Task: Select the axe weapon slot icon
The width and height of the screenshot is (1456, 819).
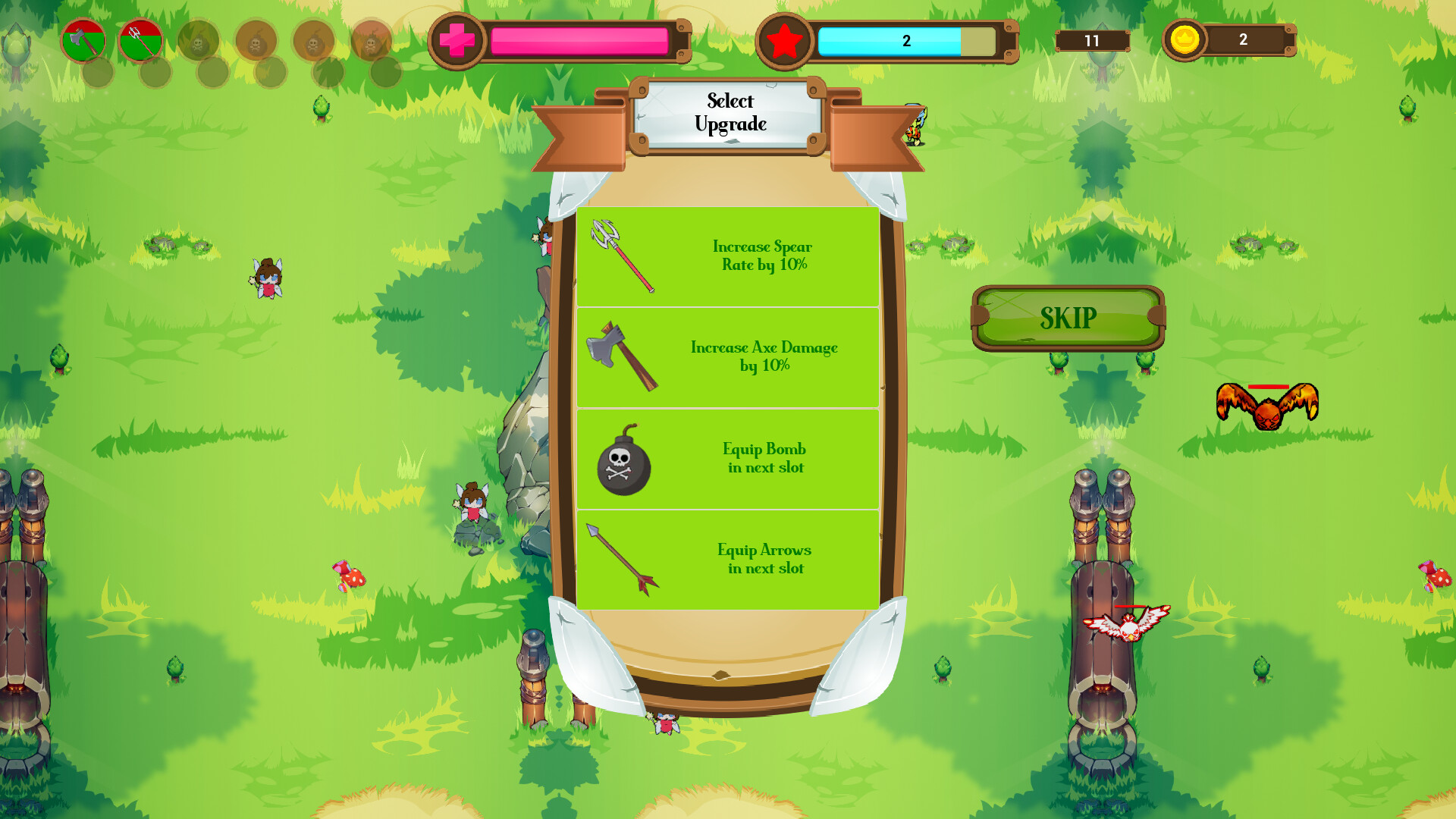Action: [x=83, y=42]
